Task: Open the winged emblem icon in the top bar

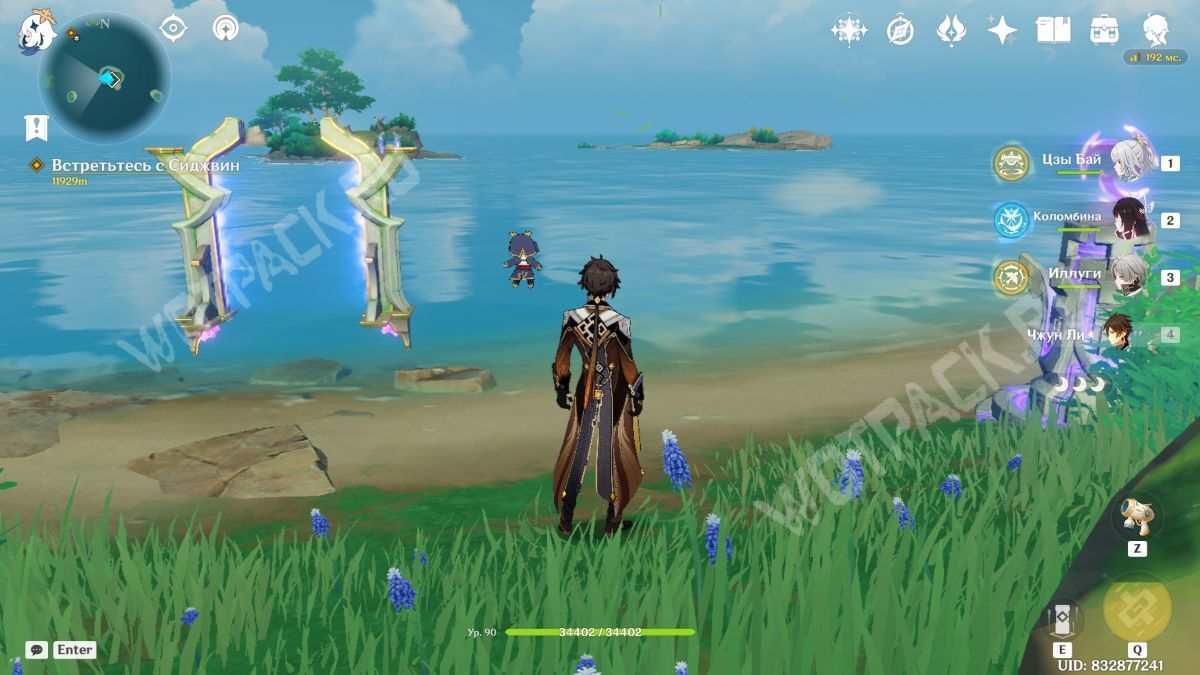Action: [x=951, y=30]
